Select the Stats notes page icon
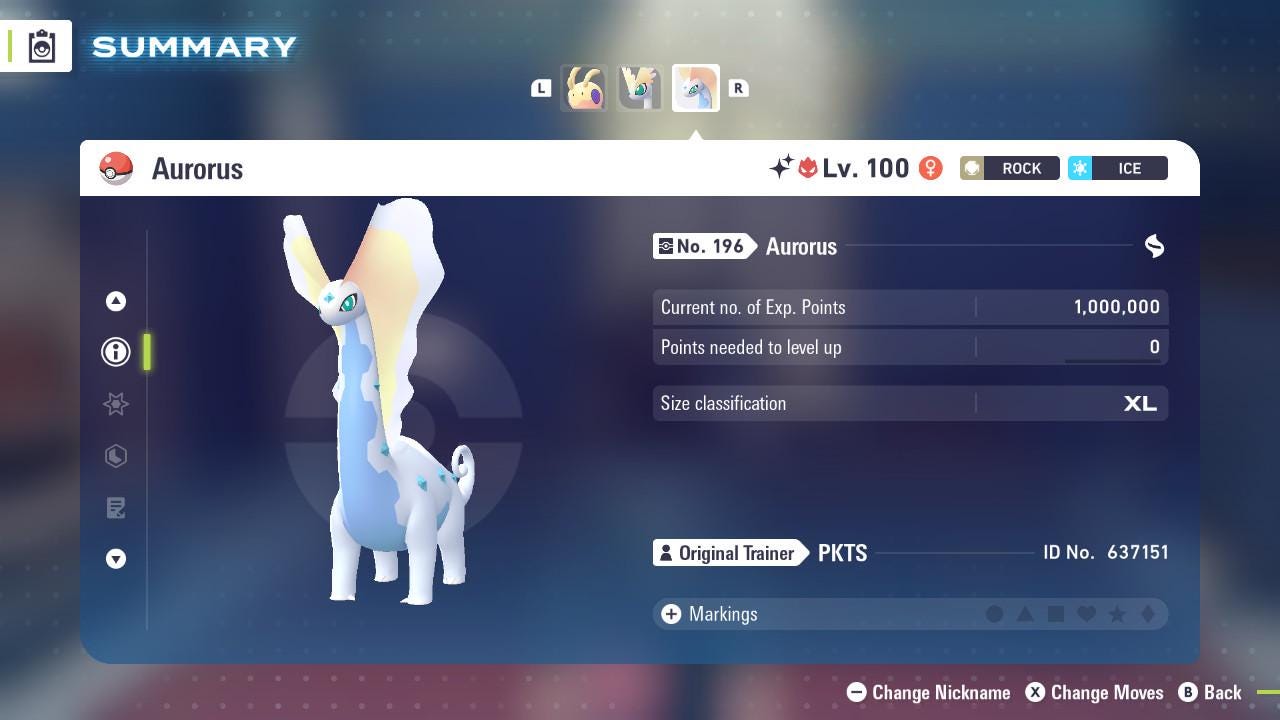This screenshot has width=1280, height=720. click(x=116, y=508)
